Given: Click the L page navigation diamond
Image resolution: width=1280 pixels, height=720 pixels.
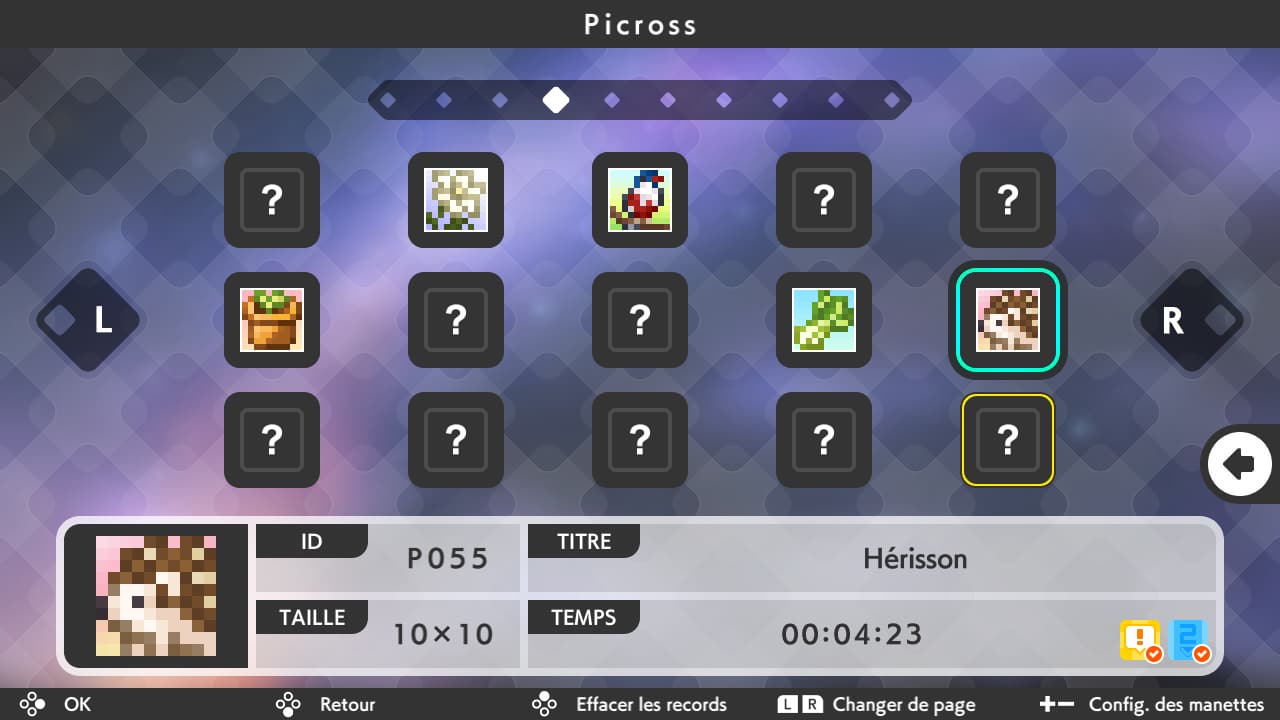Looking at the screenshot, I should point(88,320).
